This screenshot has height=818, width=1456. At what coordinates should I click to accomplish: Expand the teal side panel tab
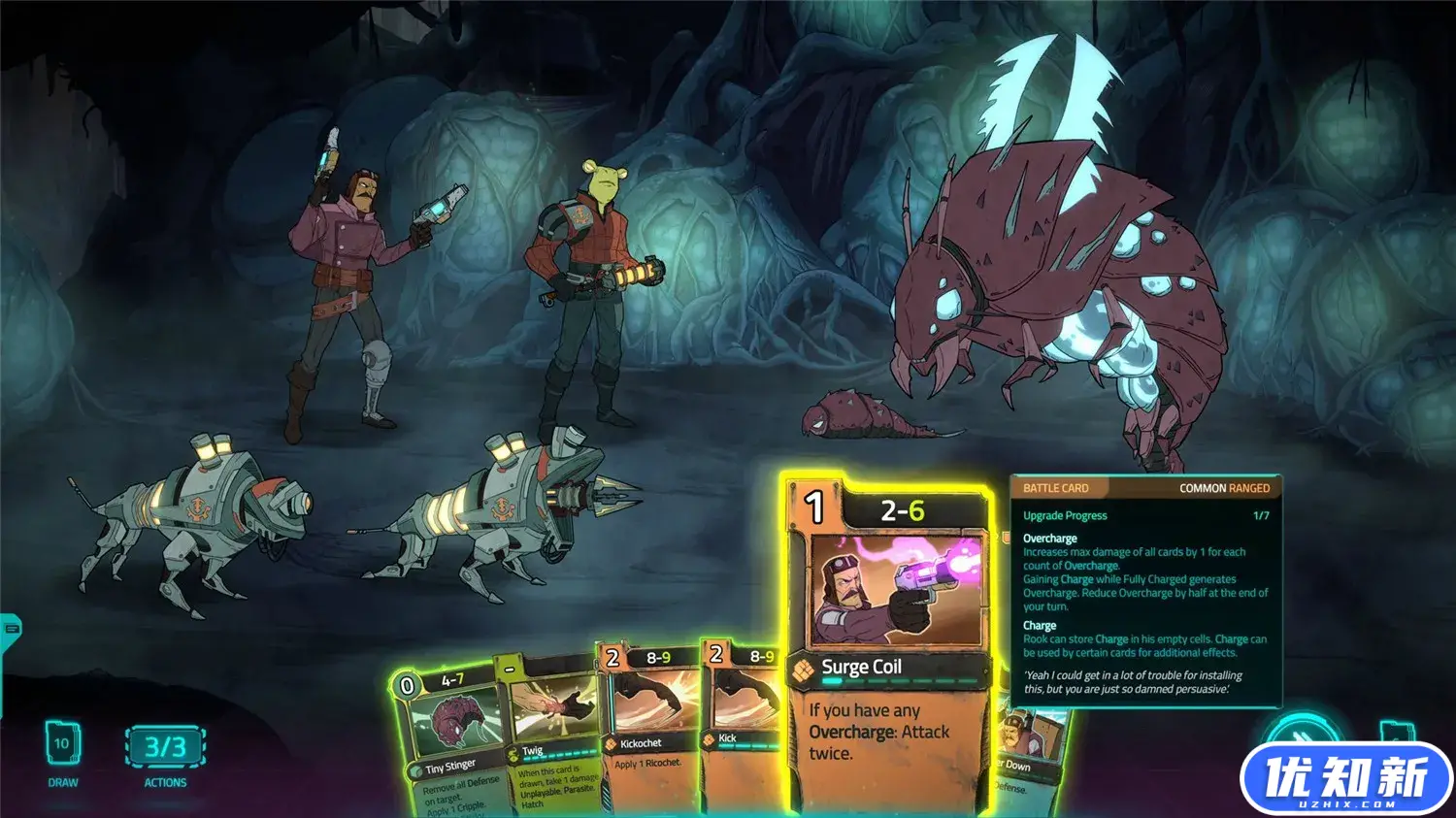click(x=11, y=629)
